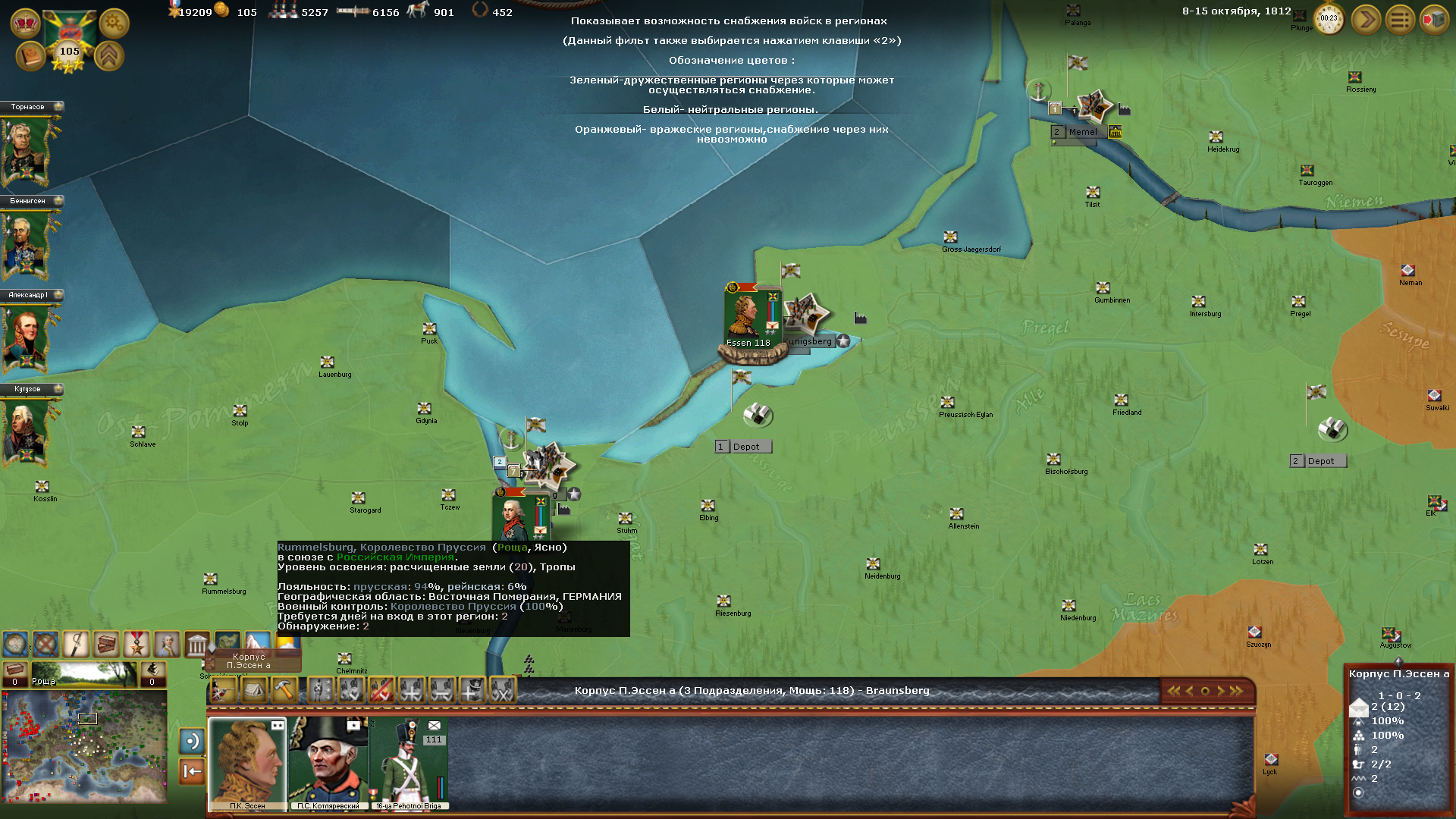Viewport: 1456px width, 819px height.
Task: Select the 16-ya Pehotnoi Briga unit card
Action: point(409,762)
